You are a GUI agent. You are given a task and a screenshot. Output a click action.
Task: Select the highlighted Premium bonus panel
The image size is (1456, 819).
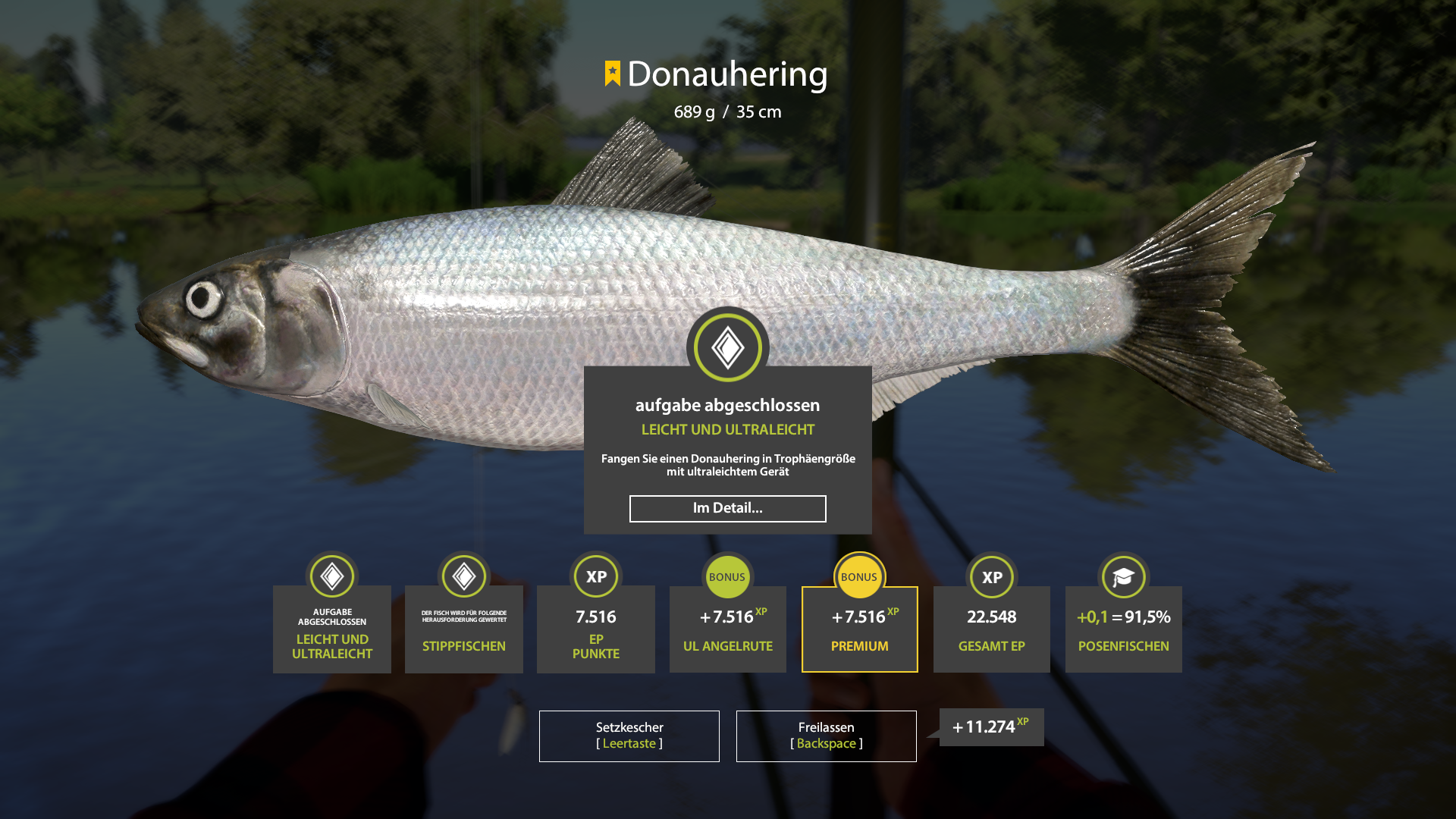coord(859,629)
